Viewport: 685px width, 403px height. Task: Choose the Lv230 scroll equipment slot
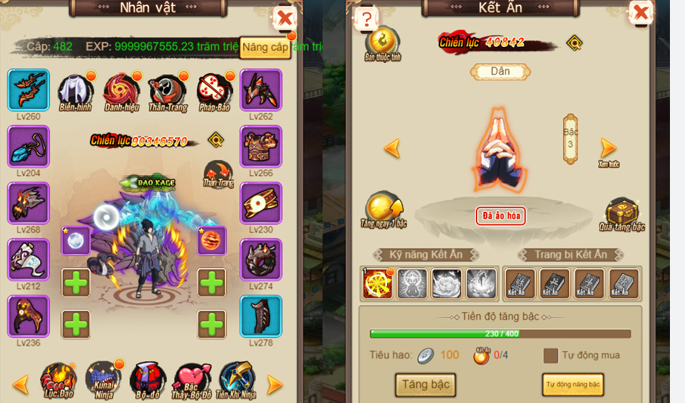click(261, 203)
